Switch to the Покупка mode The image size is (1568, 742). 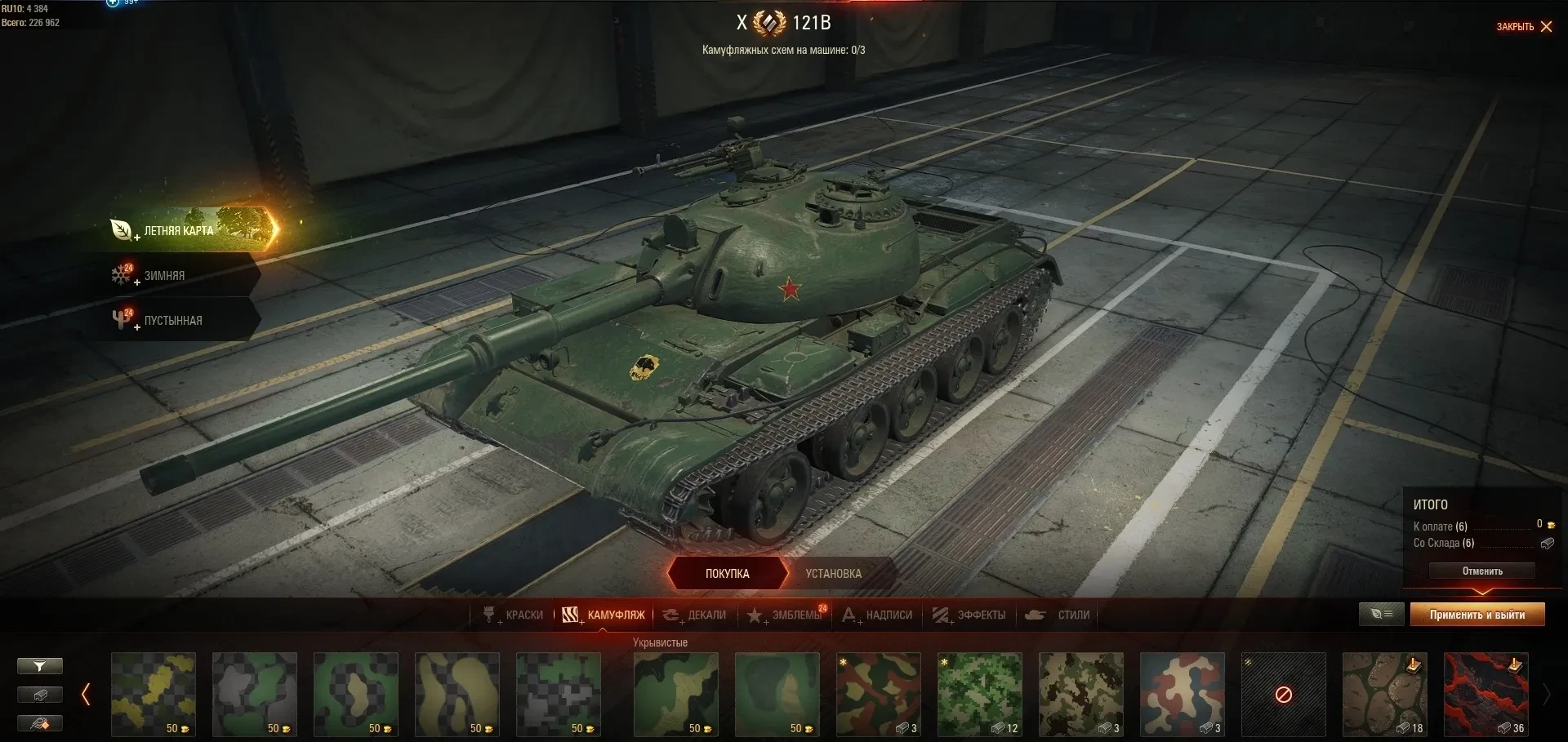click(x=727, y=574)
